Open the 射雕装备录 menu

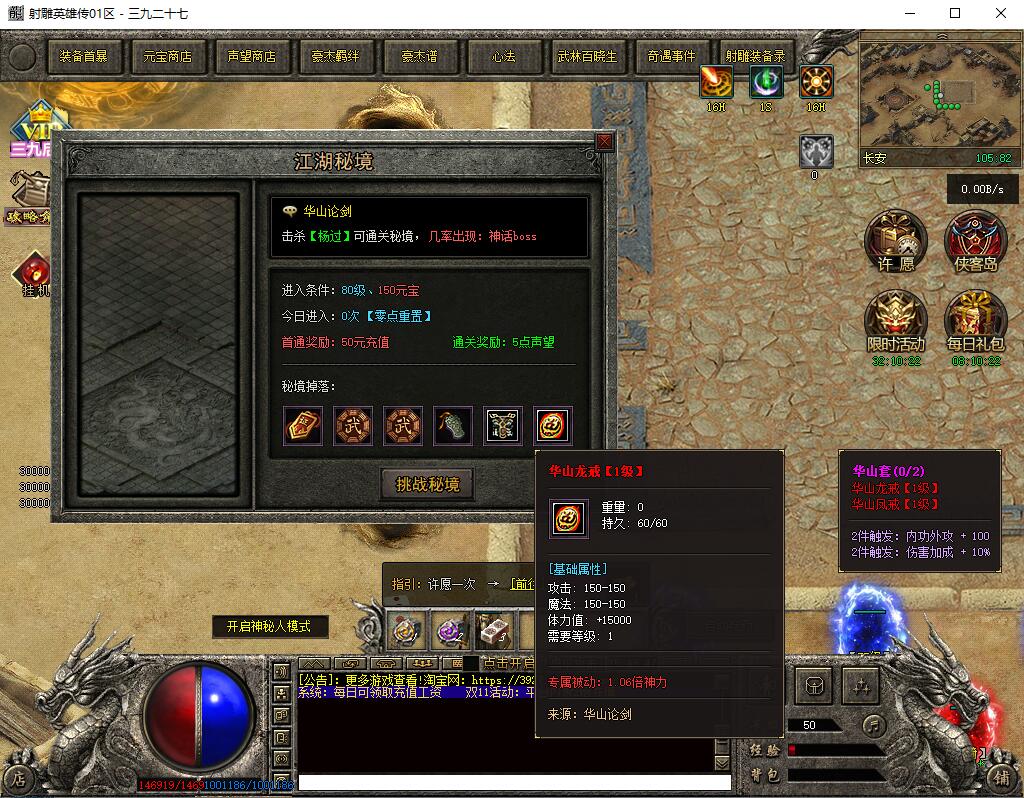click(755, 57)
